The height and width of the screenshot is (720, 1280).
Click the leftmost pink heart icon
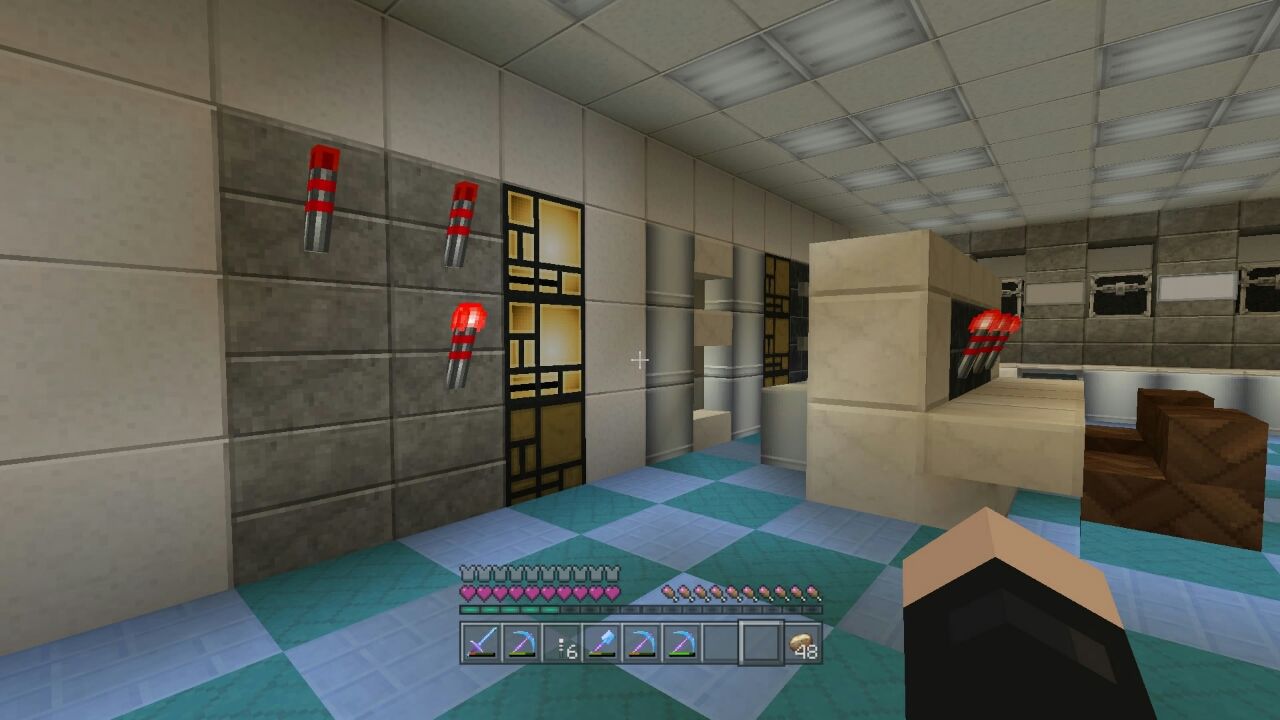tap(468, 592)
